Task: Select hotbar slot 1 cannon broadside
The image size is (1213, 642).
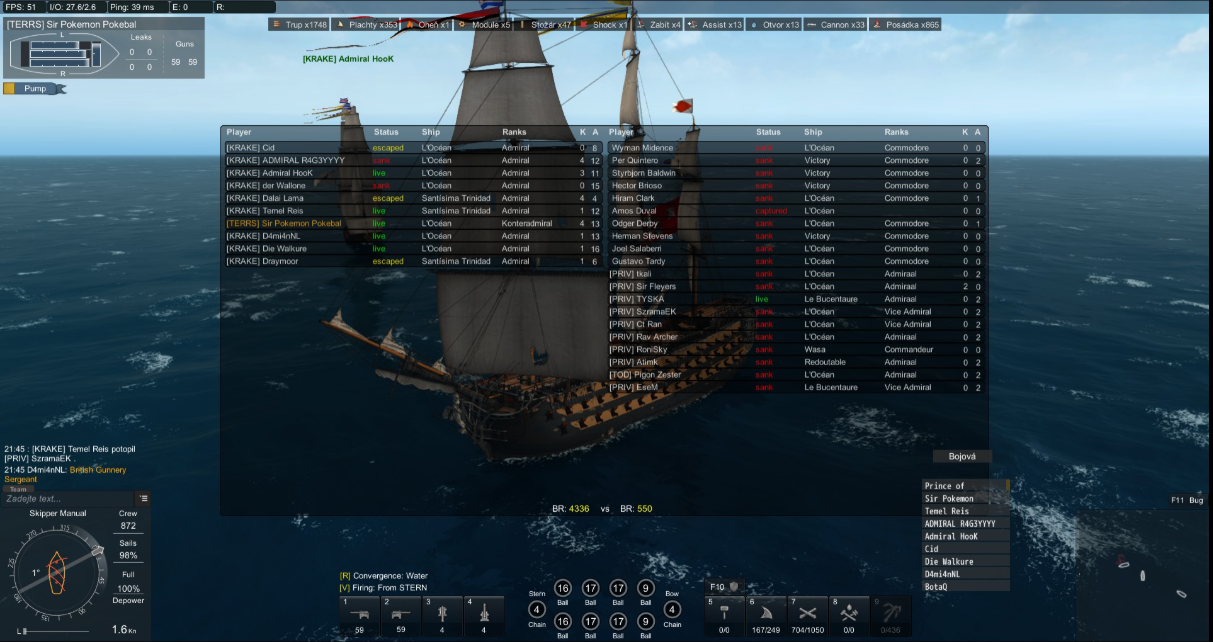Action: point(359,613)
